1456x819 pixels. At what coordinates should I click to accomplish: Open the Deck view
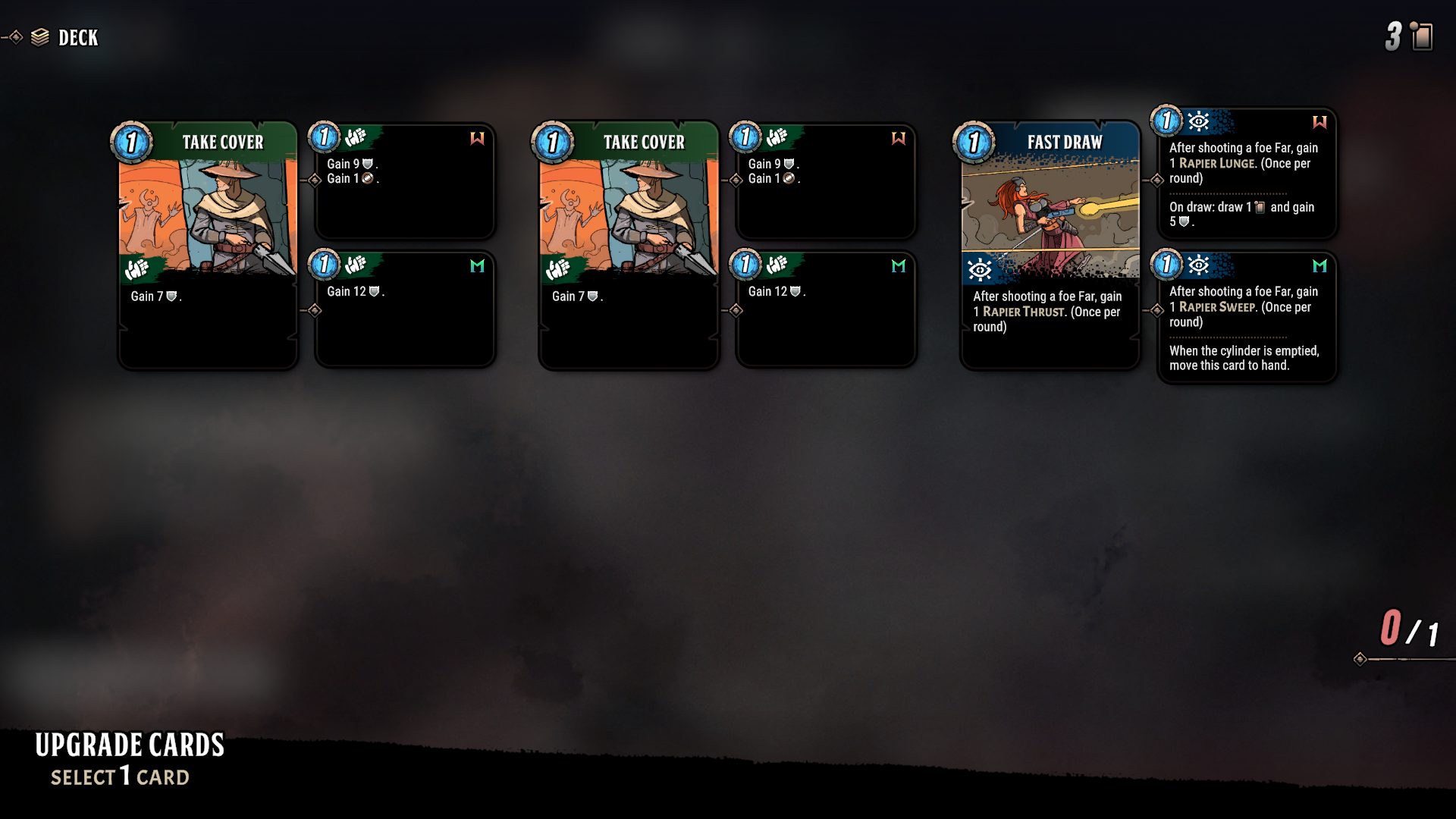pos(65,37)
